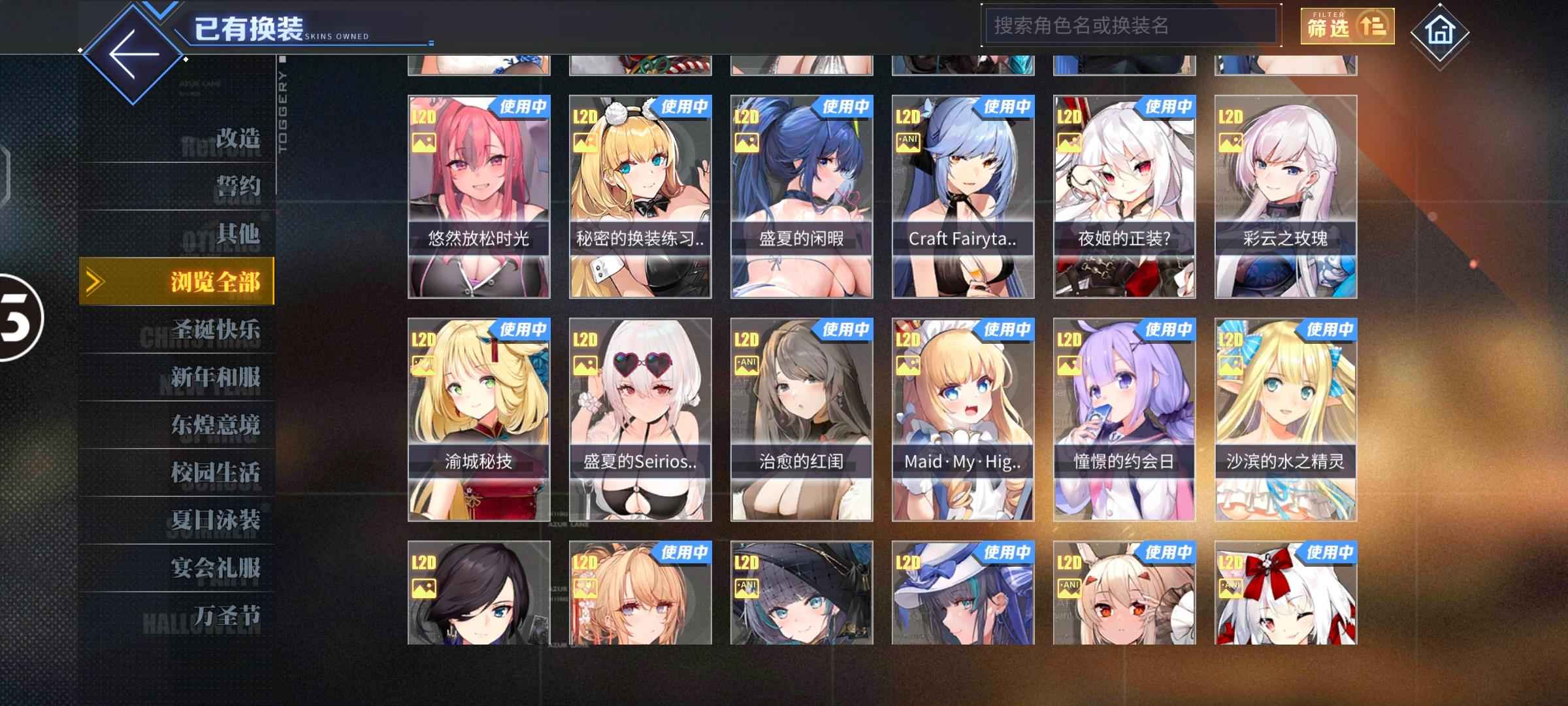
Task: Pick the 沙滨的水之精灵 skin card
Action: click(x=1286, y=420)
